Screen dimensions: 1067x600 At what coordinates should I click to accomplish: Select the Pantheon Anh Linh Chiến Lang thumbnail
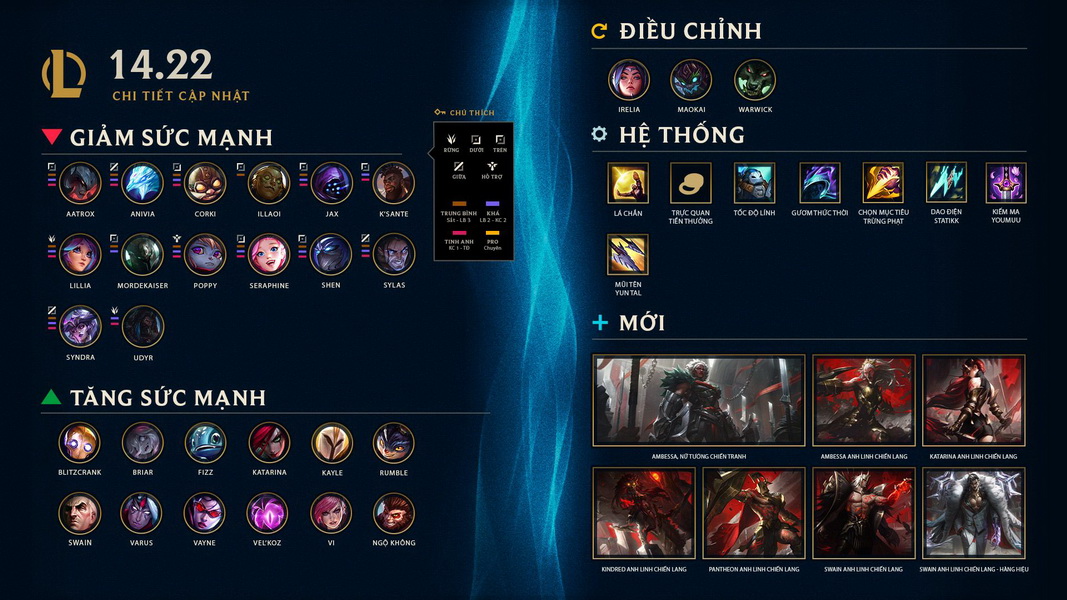tap(753, 513)
